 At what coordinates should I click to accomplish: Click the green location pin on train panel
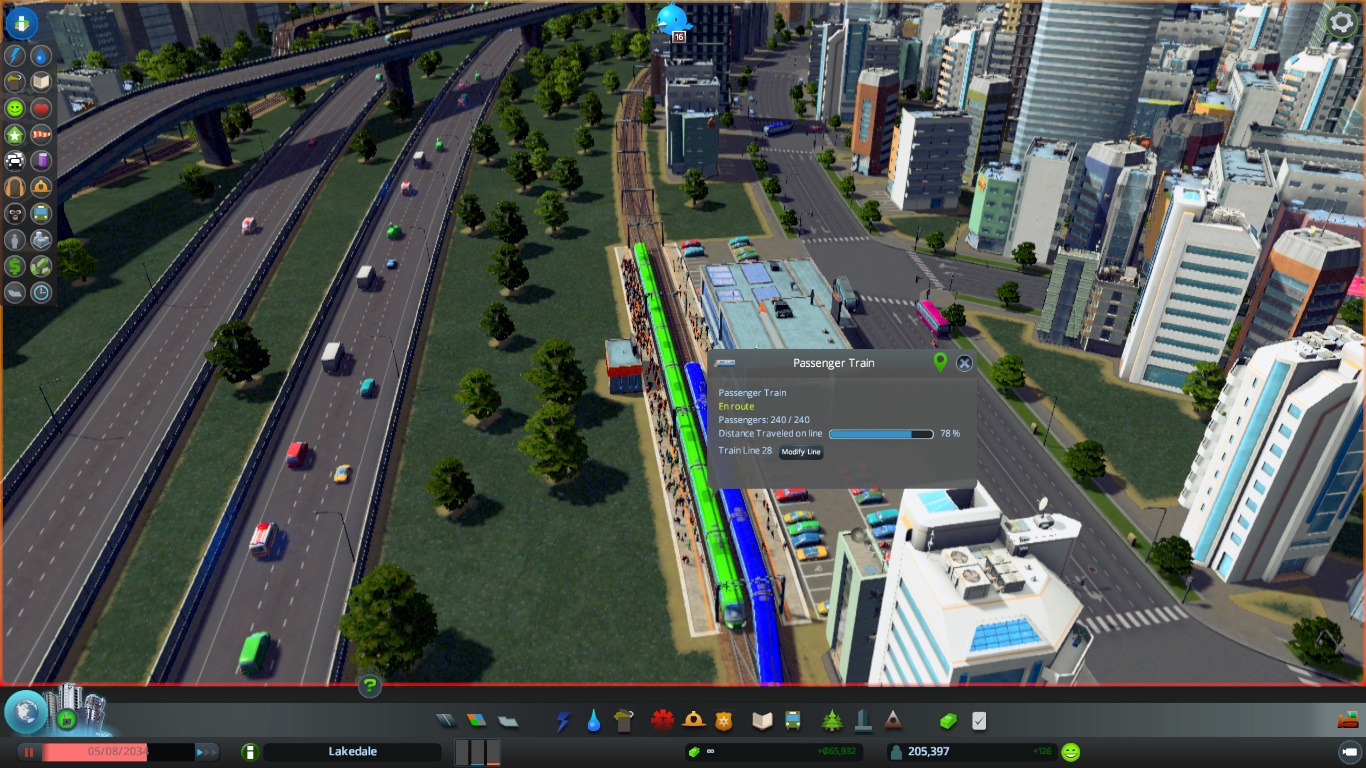(x=939, y=363)
